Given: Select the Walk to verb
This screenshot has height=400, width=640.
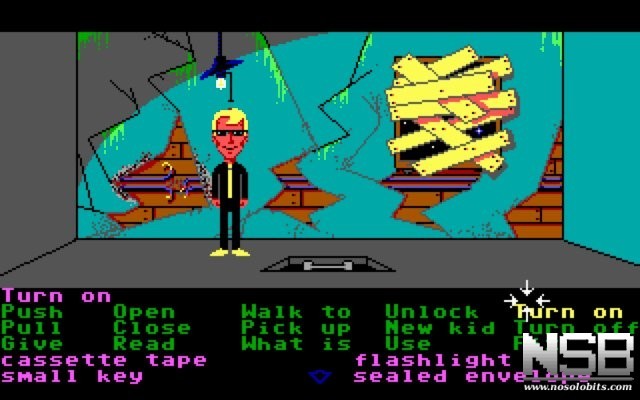Looking at the screenshot, I should 296,312.
